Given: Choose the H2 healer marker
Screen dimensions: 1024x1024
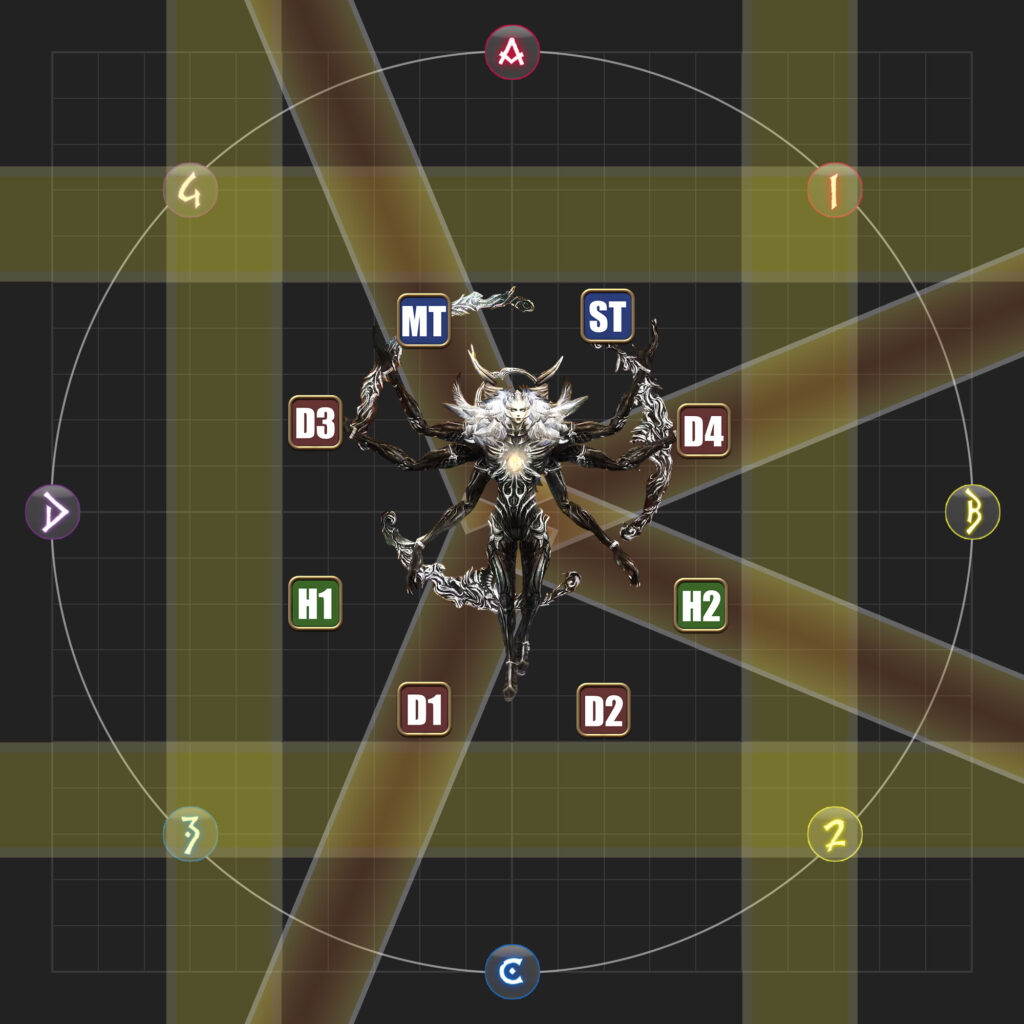Looking at the screenshot, I should (x=700, y=605).
